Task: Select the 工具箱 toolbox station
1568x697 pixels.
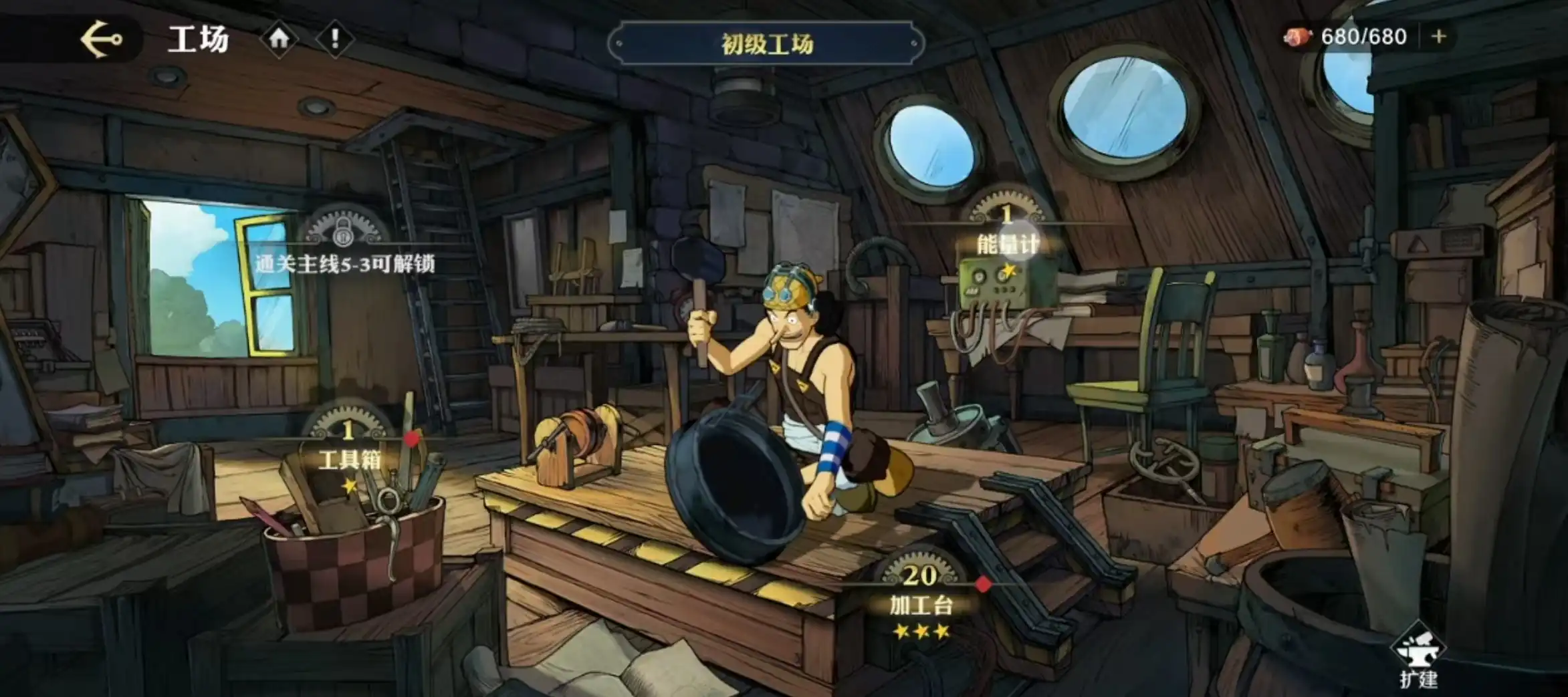Action: pyautogui.click(x=349, y=458)
